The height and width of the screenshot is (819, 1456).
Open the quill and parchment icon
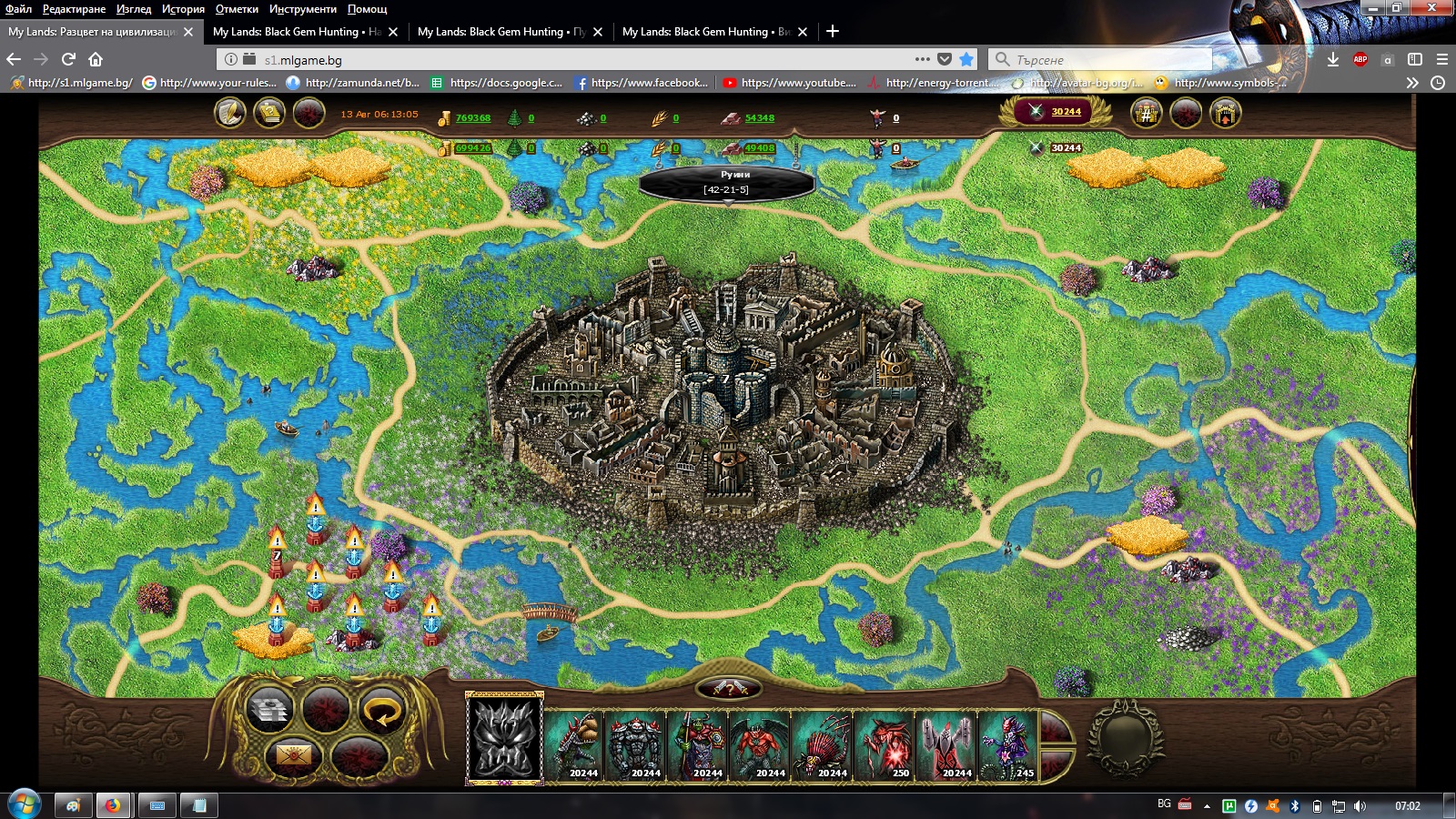tap(230, 114)
